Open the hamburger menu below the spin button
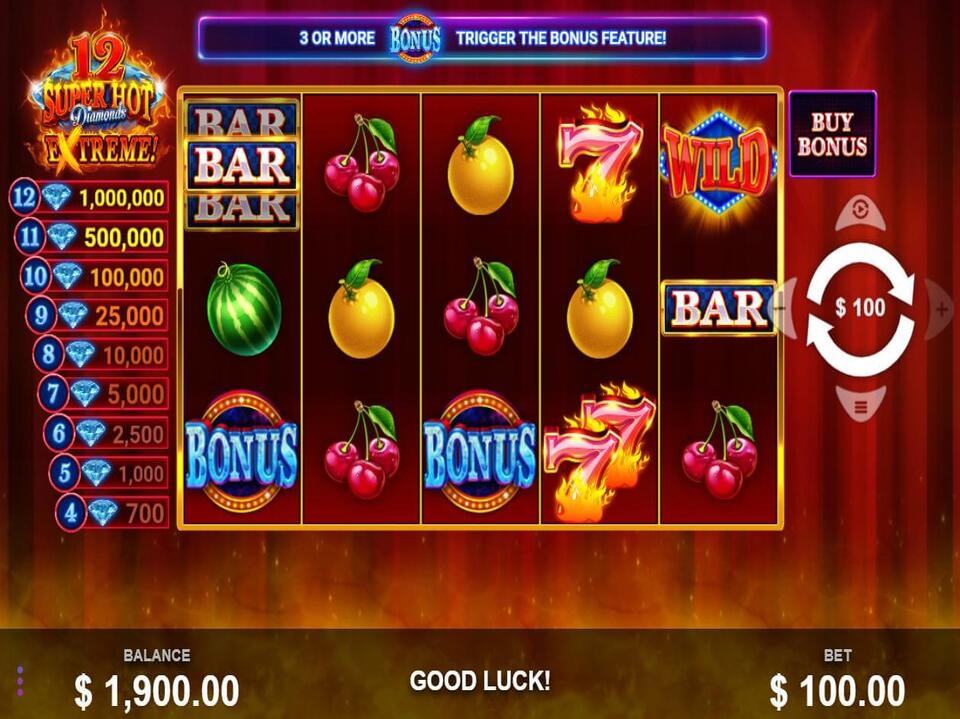960x719 pixels. click(x=860, y=405)
